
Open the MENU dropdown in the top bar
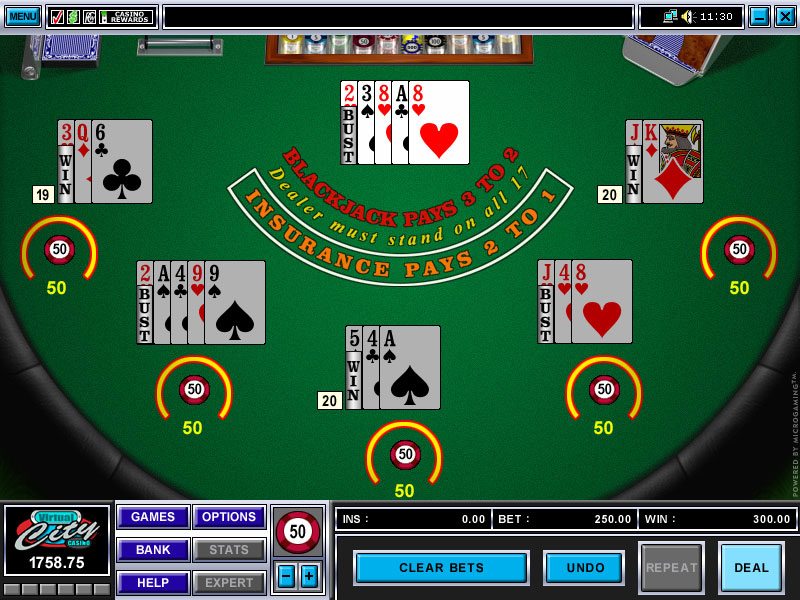(23, 16)
